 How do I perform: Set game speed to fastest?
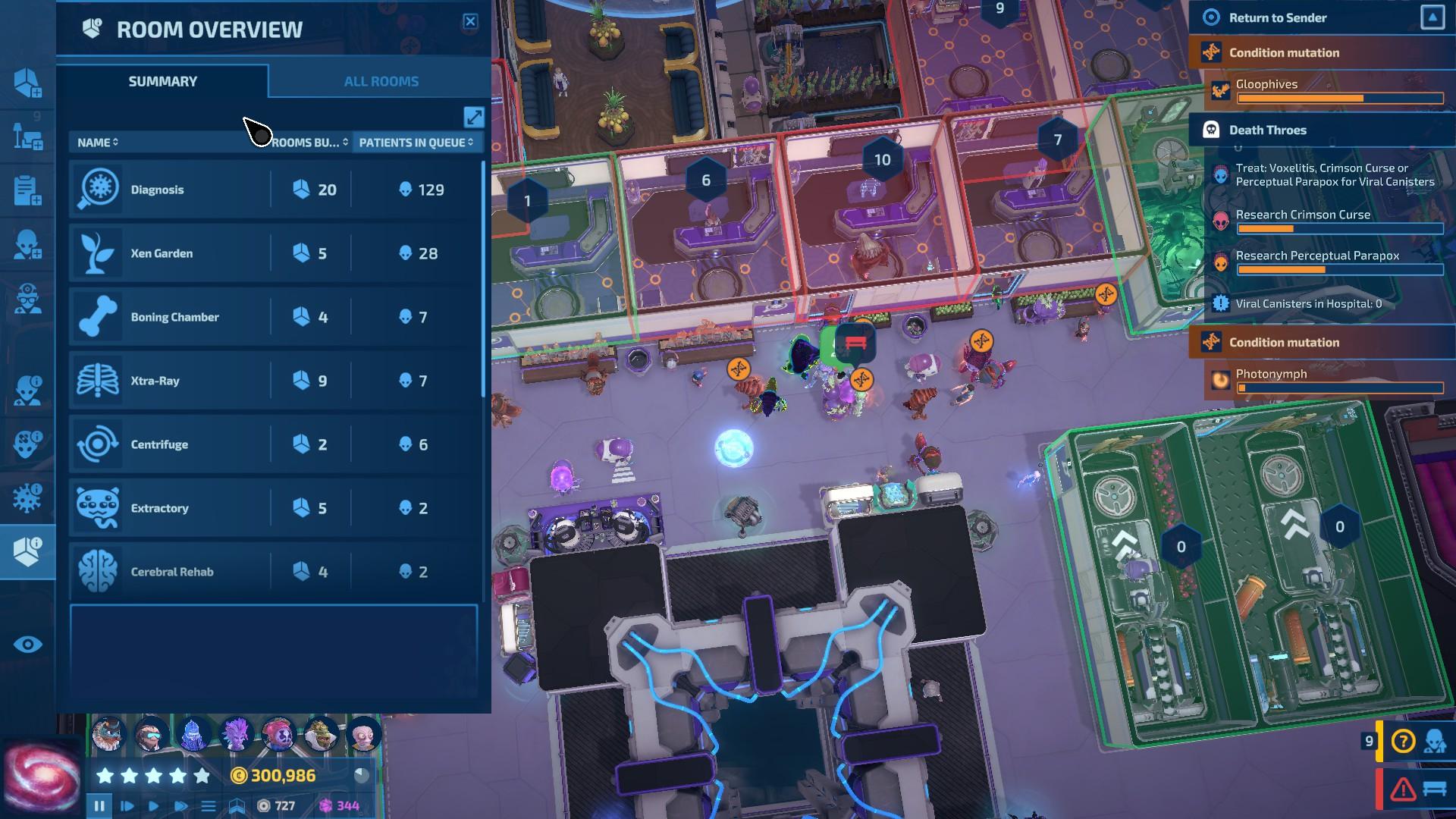pos(180,805)
